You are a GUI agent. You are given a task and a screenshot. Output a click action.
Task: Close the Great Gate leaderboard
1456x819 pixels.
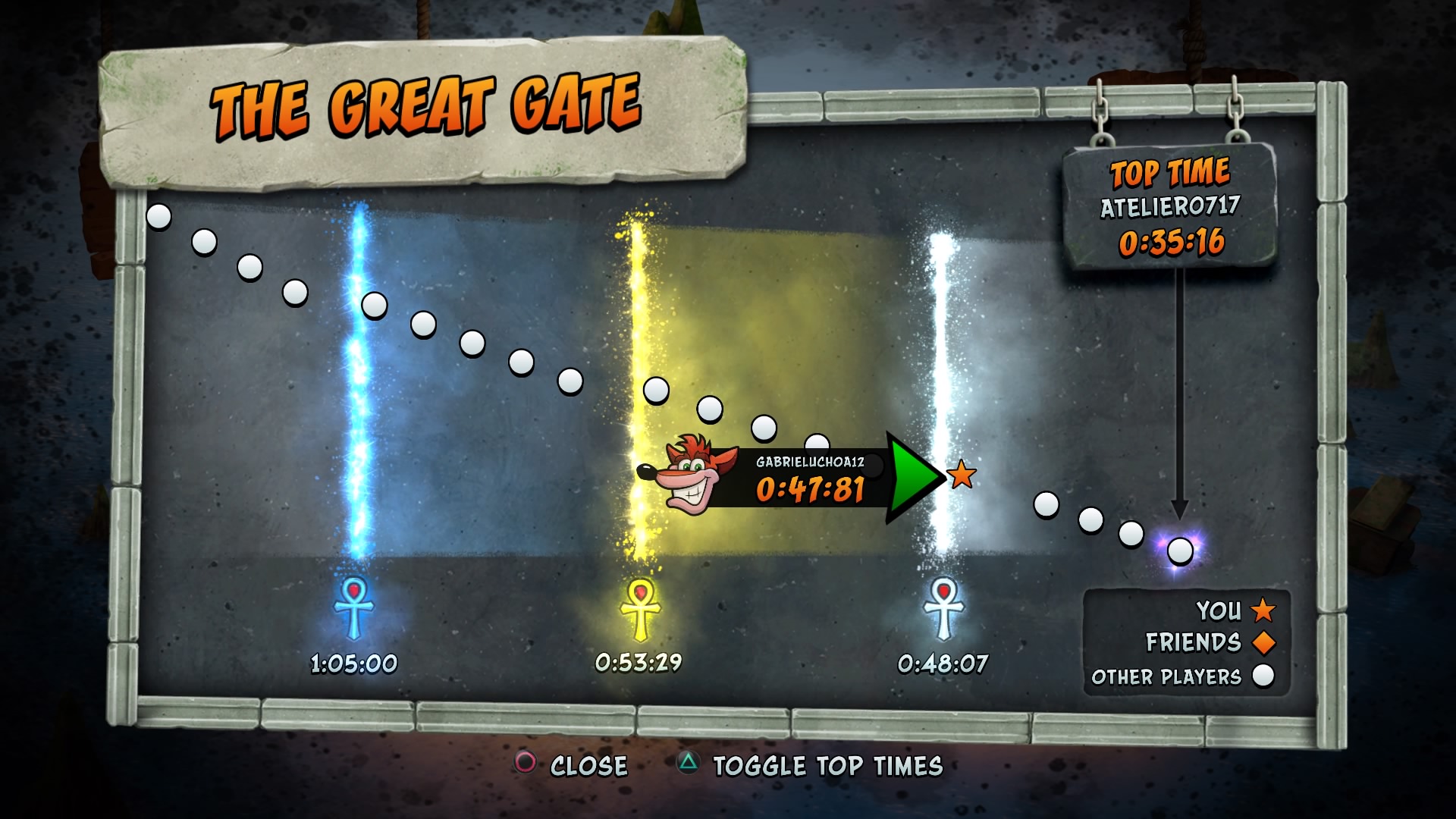pyautogui.click(x=571, y=764)
